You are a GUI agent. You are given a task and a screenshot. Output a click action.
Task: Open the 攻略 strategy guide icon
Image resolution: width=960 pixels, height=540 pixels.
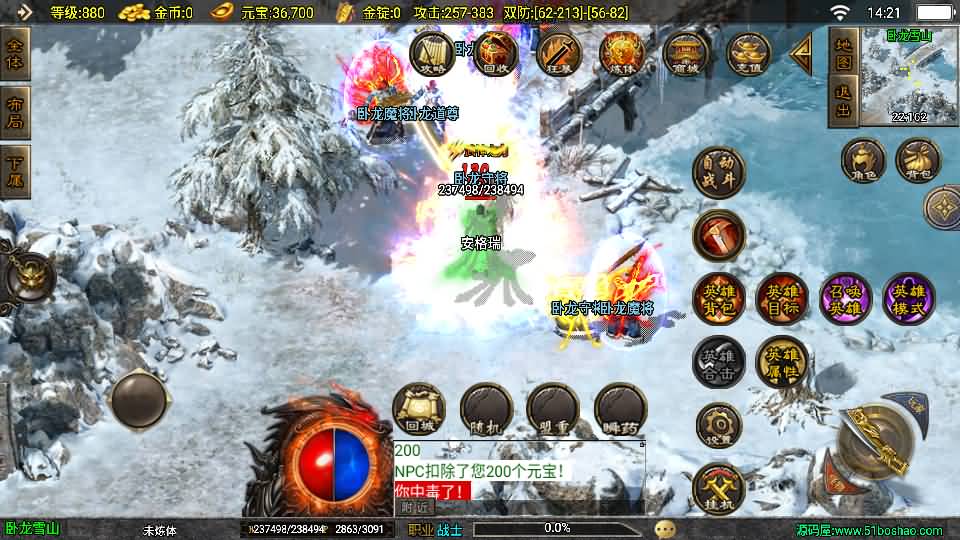pyautogui.click(x=432, y=54)
